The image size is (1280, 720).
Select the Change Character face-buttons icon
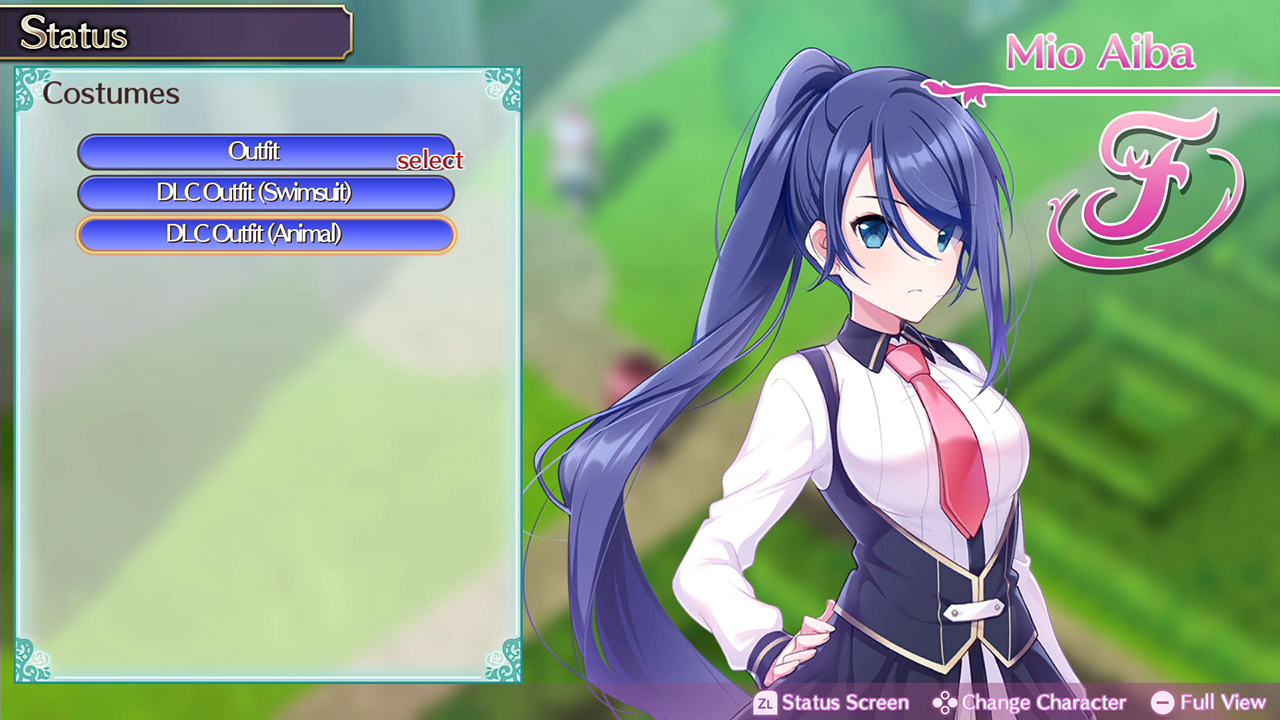(x=944, y=703)
